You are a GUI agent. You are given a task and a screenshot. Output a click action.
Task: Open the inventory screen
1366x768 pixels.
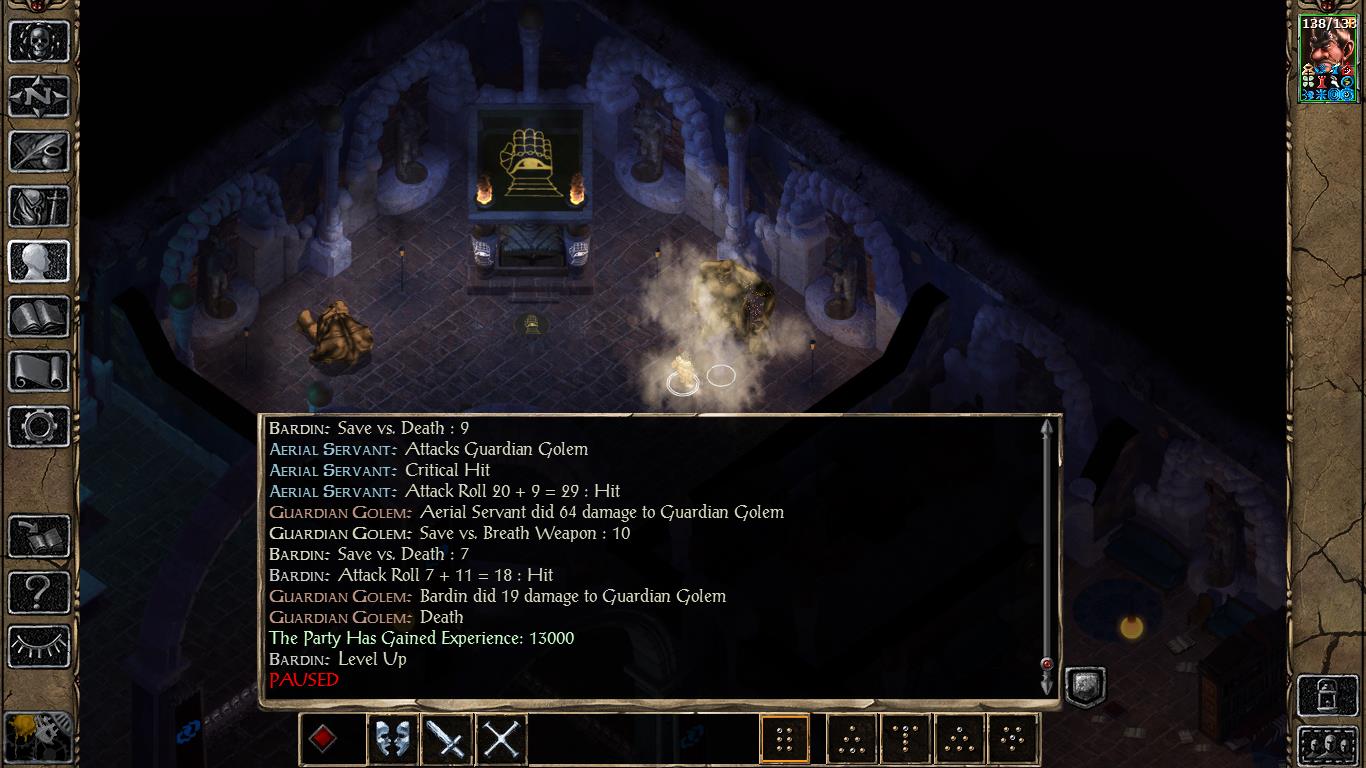[x=39, y=207]
